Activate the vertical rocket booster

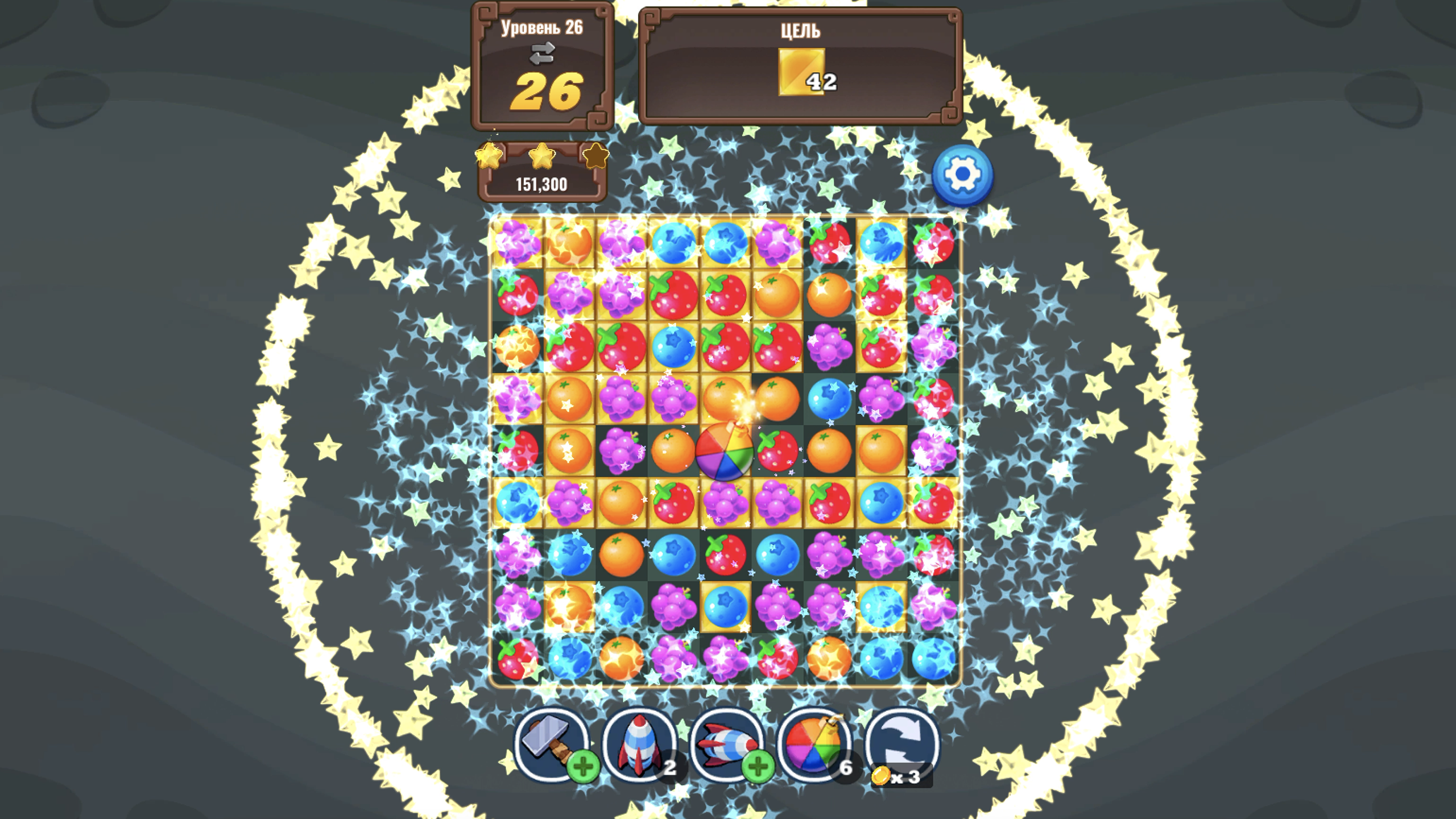(640, 745)
